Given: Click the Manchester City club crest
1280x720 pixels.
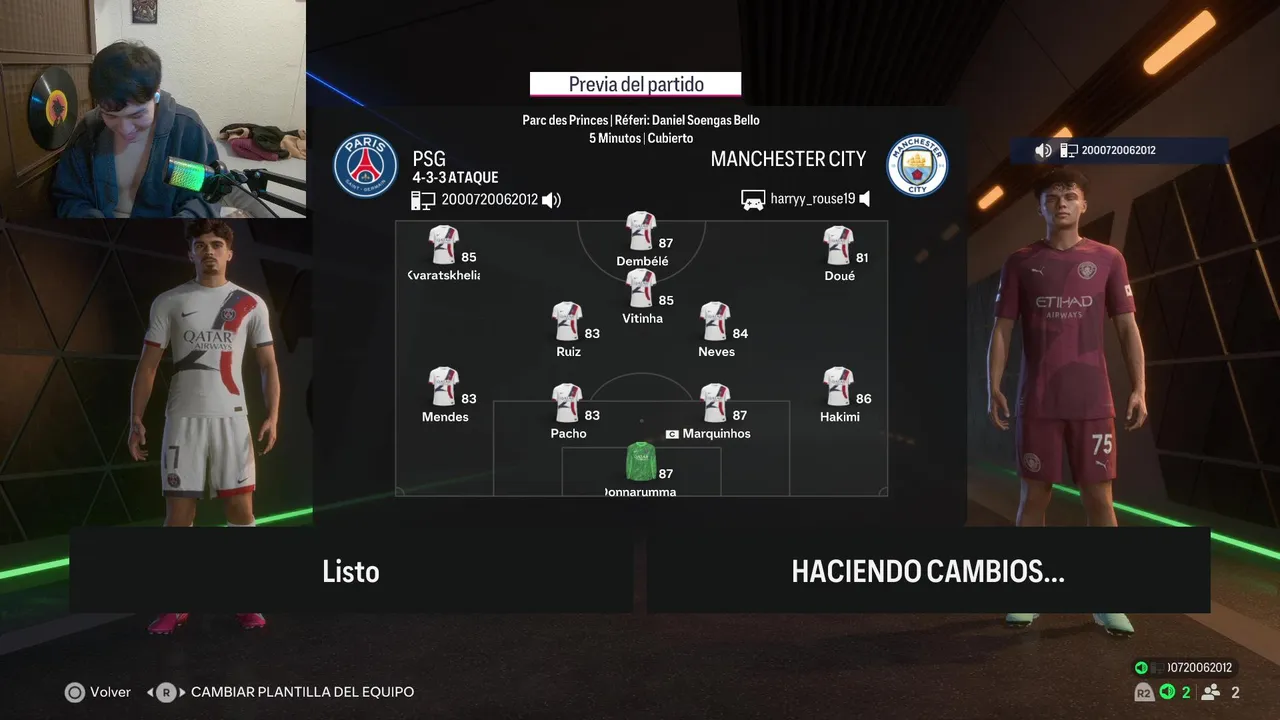Looking at the screenshot, I should [917, 165].
